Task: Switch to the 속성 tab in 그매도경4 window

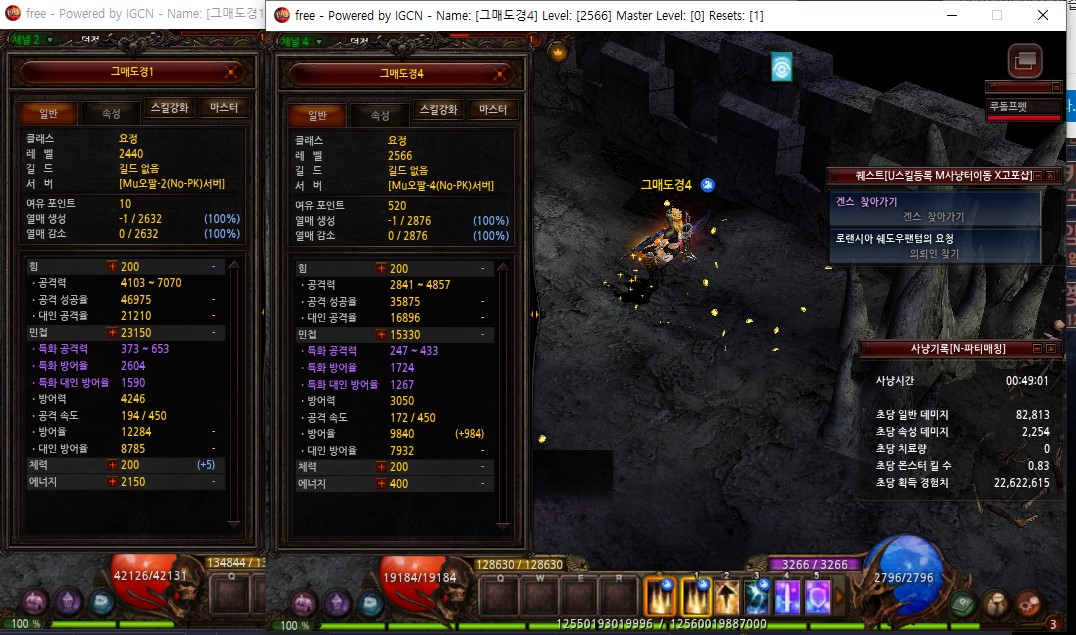Action: point(379,114)
